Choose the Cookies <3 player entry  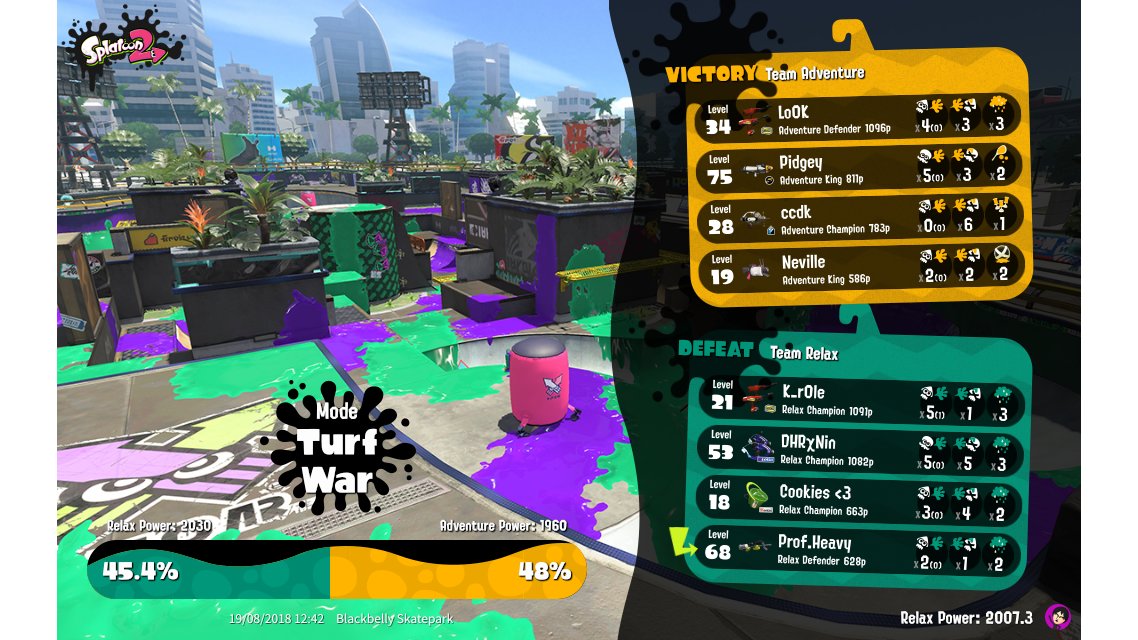(x=862, y=499)
